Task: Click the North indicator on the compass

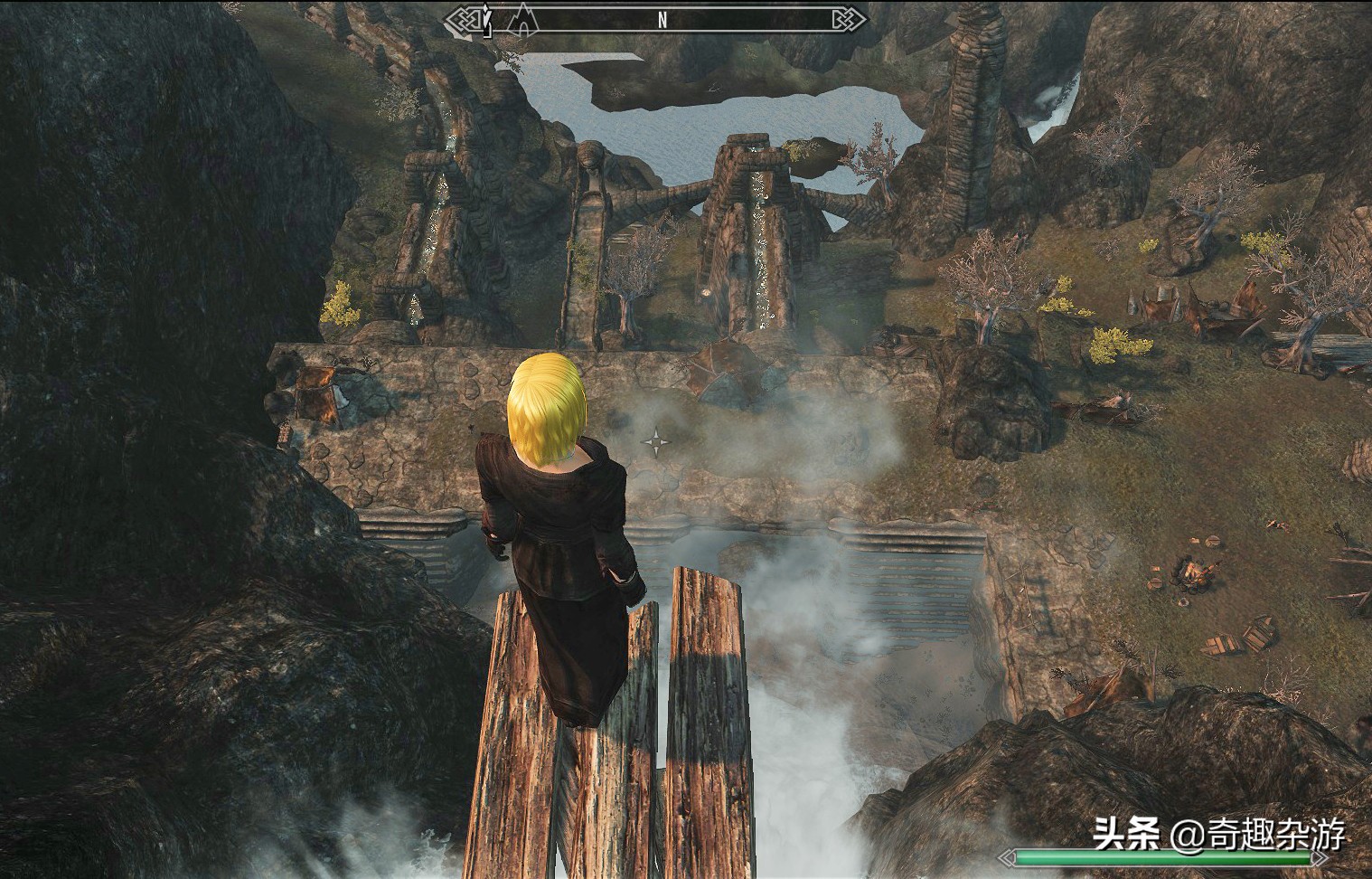Action: click(x=662, y=19)
